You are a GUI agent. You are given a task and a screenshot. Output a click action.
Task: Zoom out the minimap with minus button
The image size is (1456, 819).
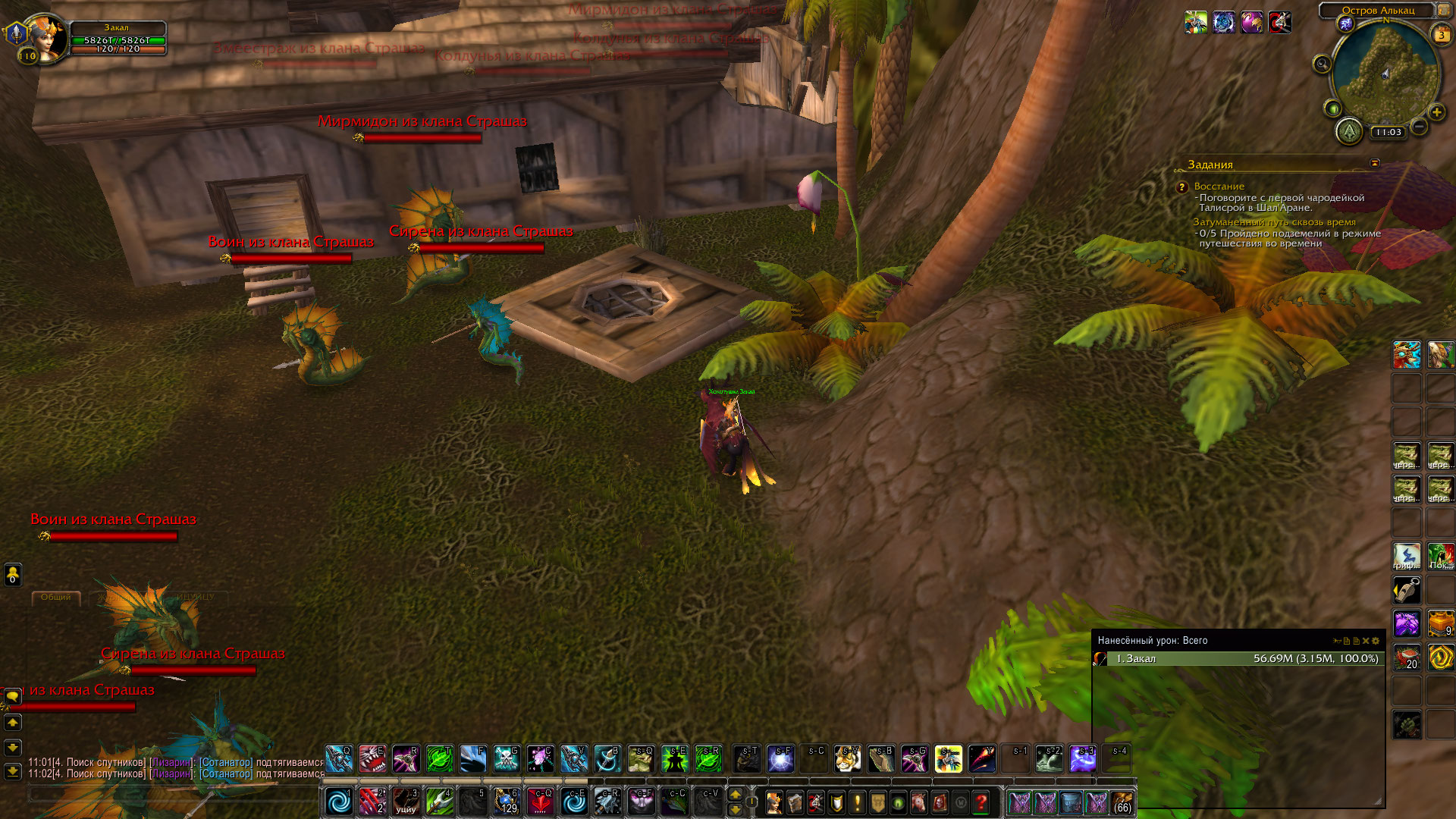[1420, 127]
